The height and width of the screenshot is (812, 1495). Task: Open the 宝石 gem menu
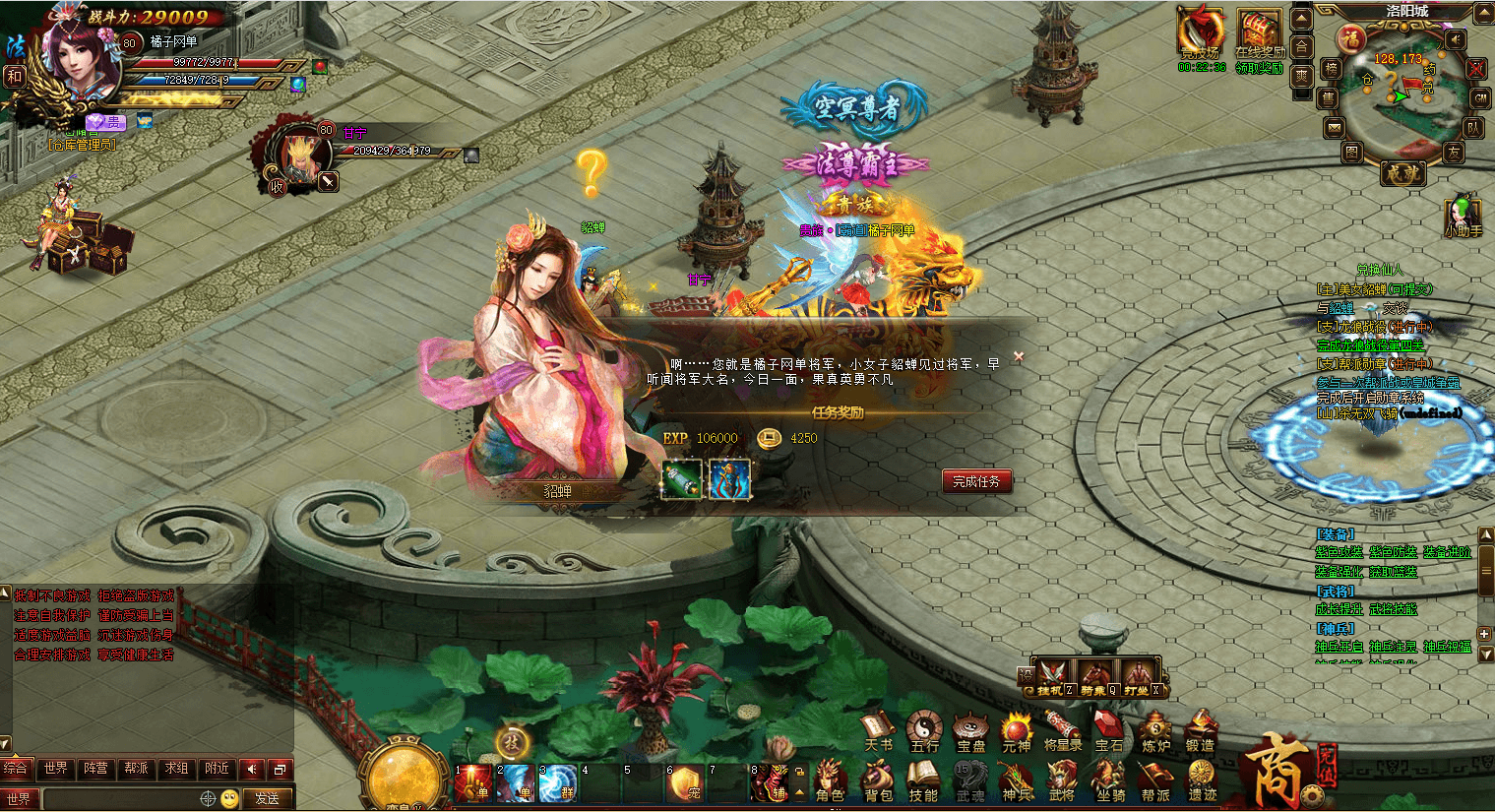pyautogui.click(x=1109, y=731)
